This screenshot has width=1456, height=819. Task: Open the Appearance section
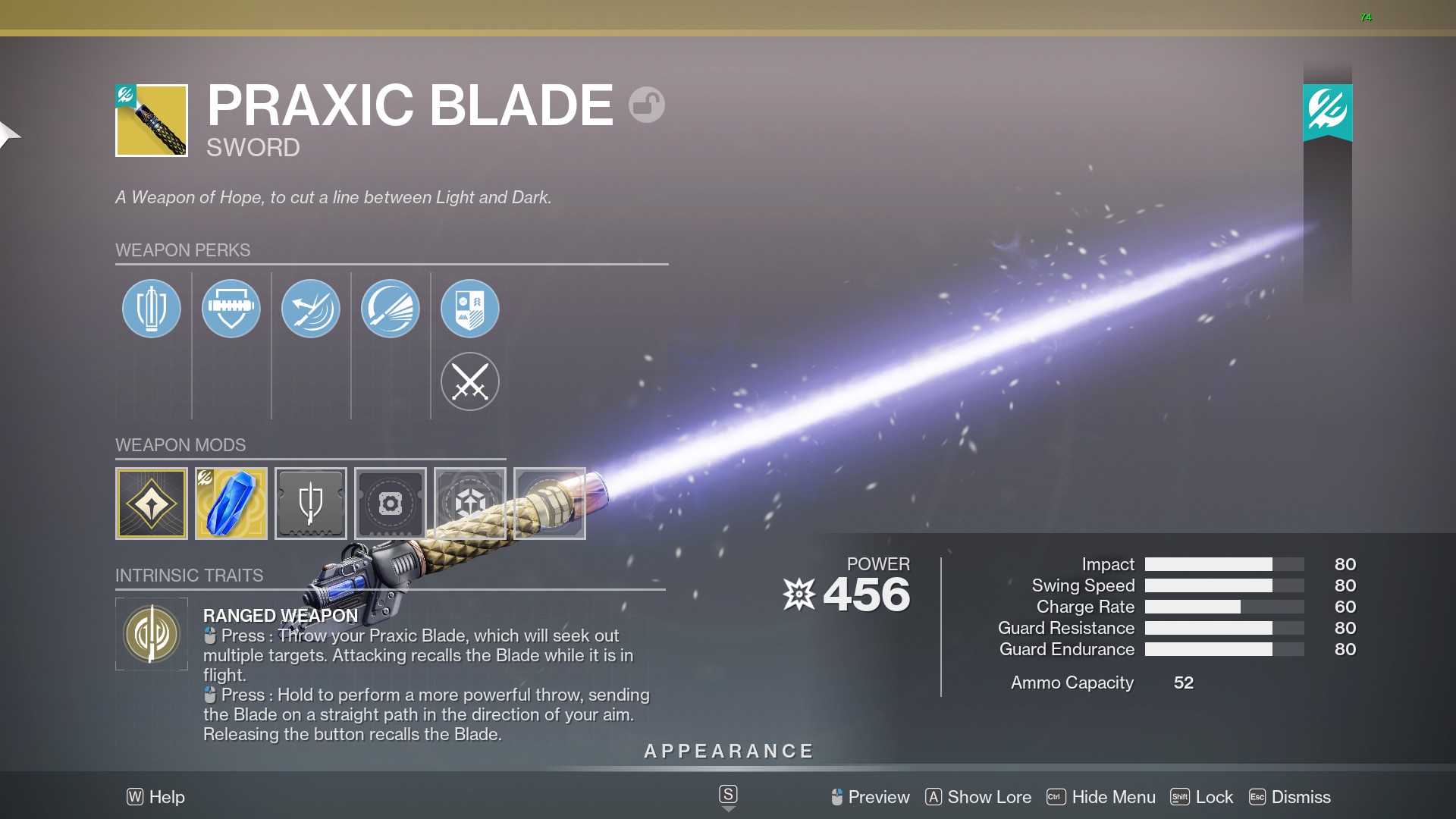[x=728, y=752]
